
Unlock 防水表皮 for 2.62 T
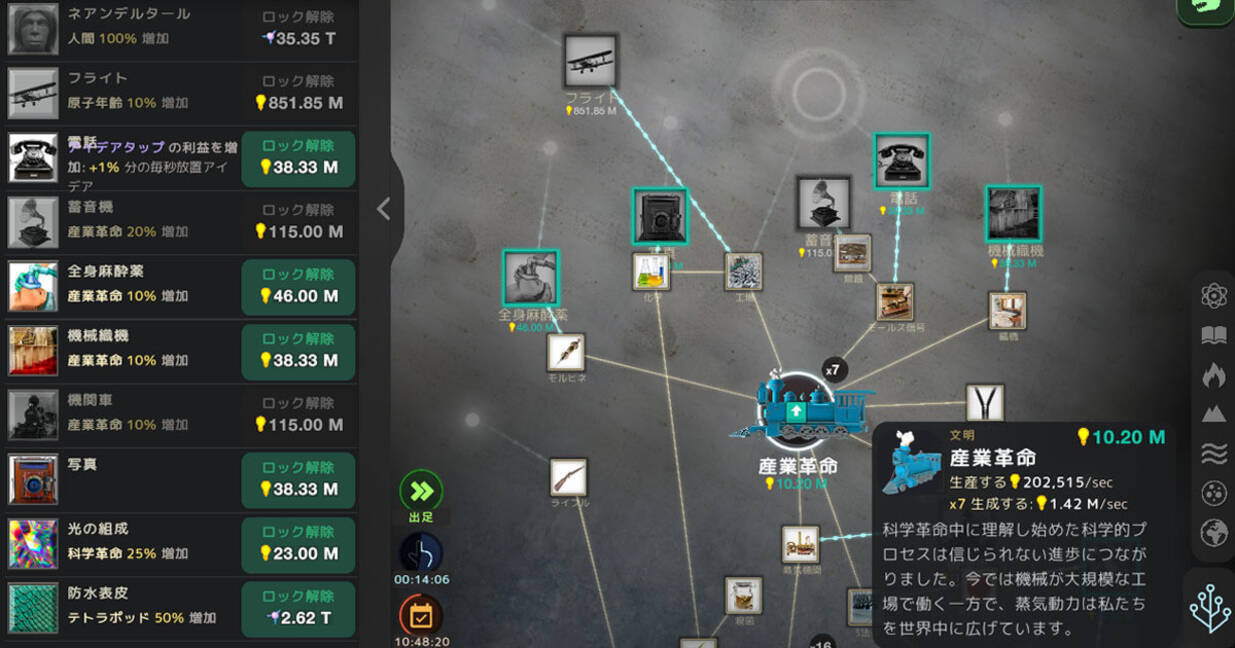[x=298, y=608]
